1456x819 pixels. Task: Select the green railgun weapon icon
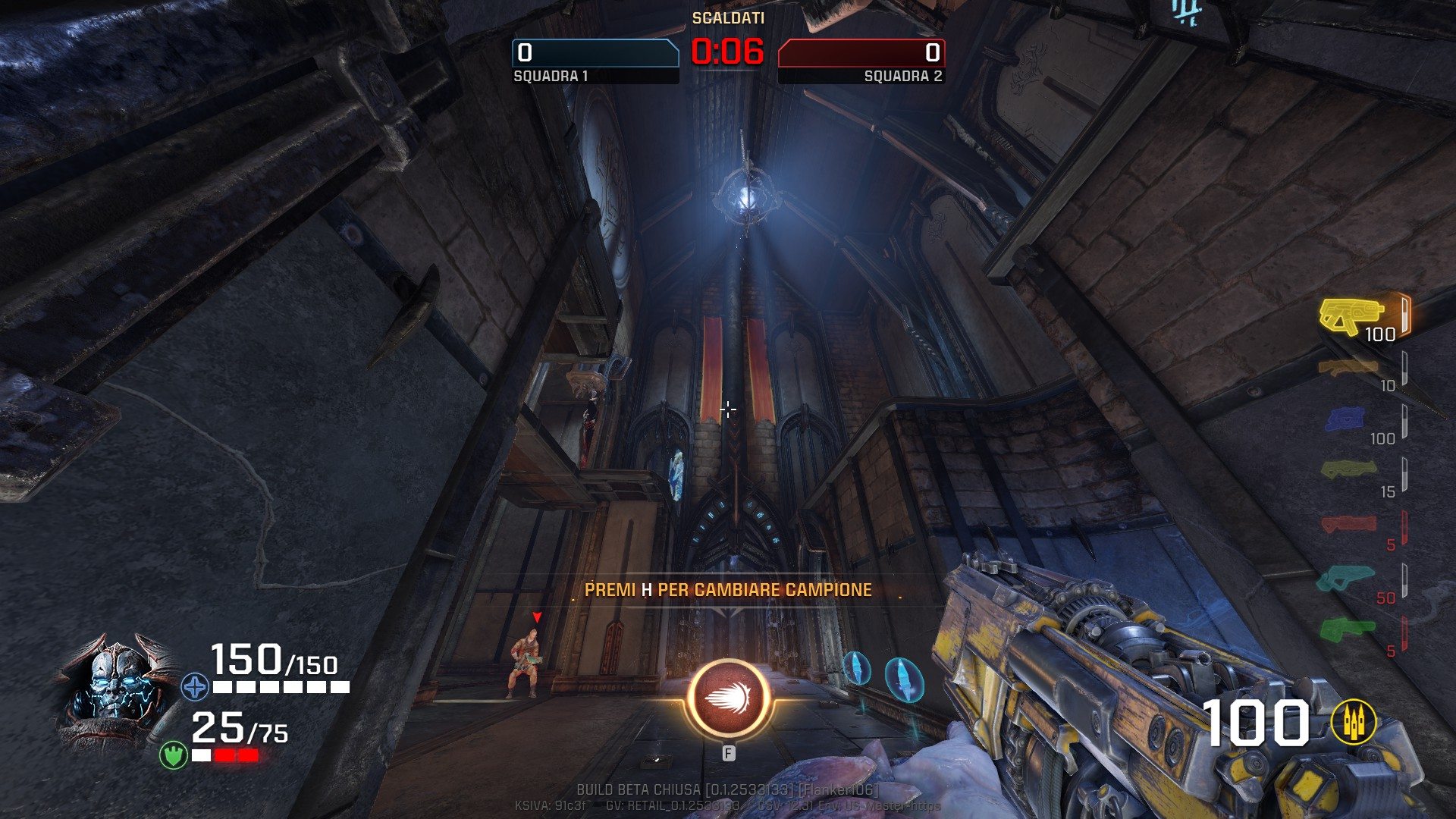click(x=1347, y=629)
